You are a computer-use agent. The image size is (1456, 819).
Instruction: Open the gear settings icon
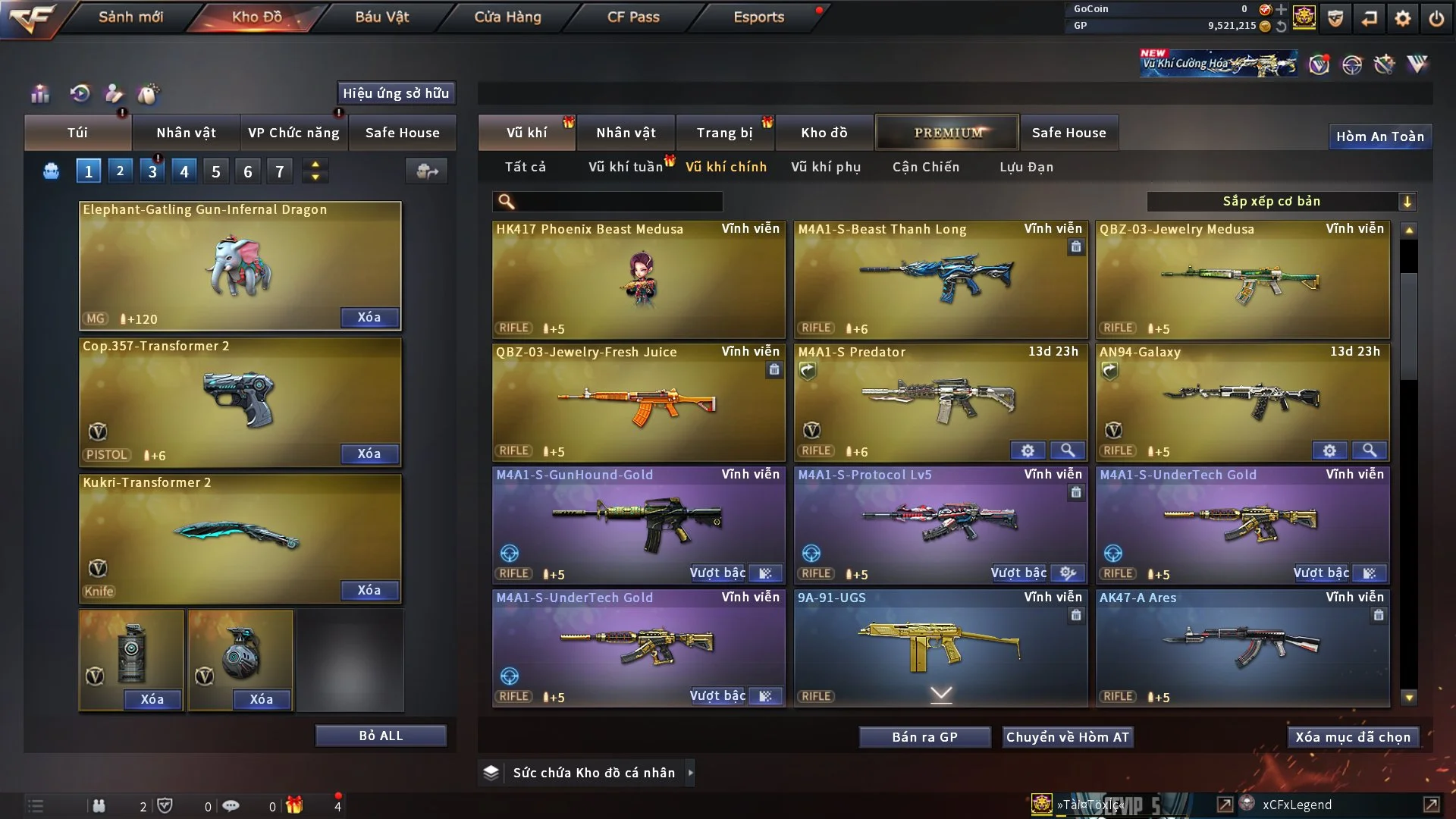(x=1403, y=17)
